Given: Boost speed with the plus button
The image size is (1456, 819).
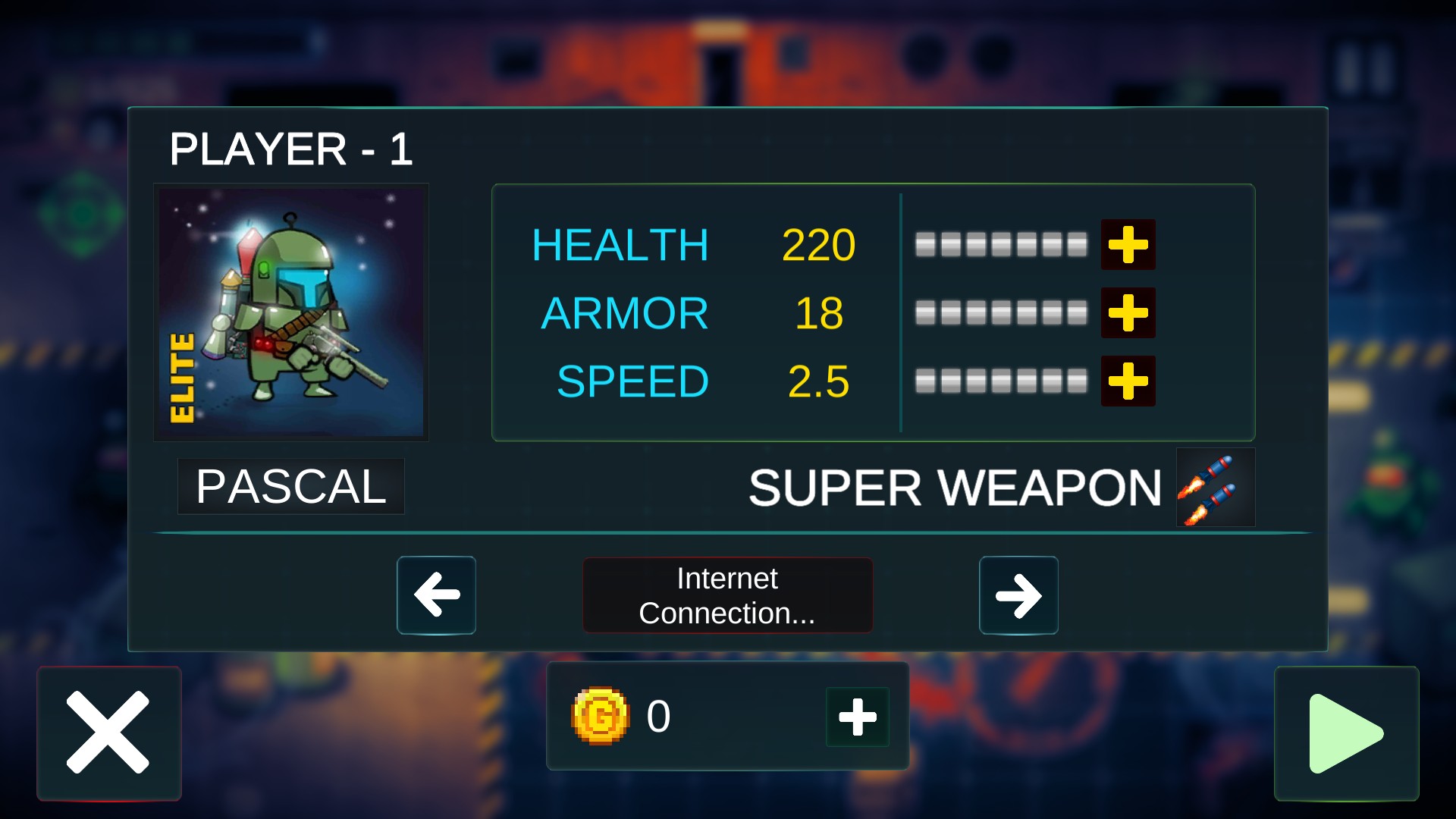Looking at the screenshot, I should coord(1128,381).
